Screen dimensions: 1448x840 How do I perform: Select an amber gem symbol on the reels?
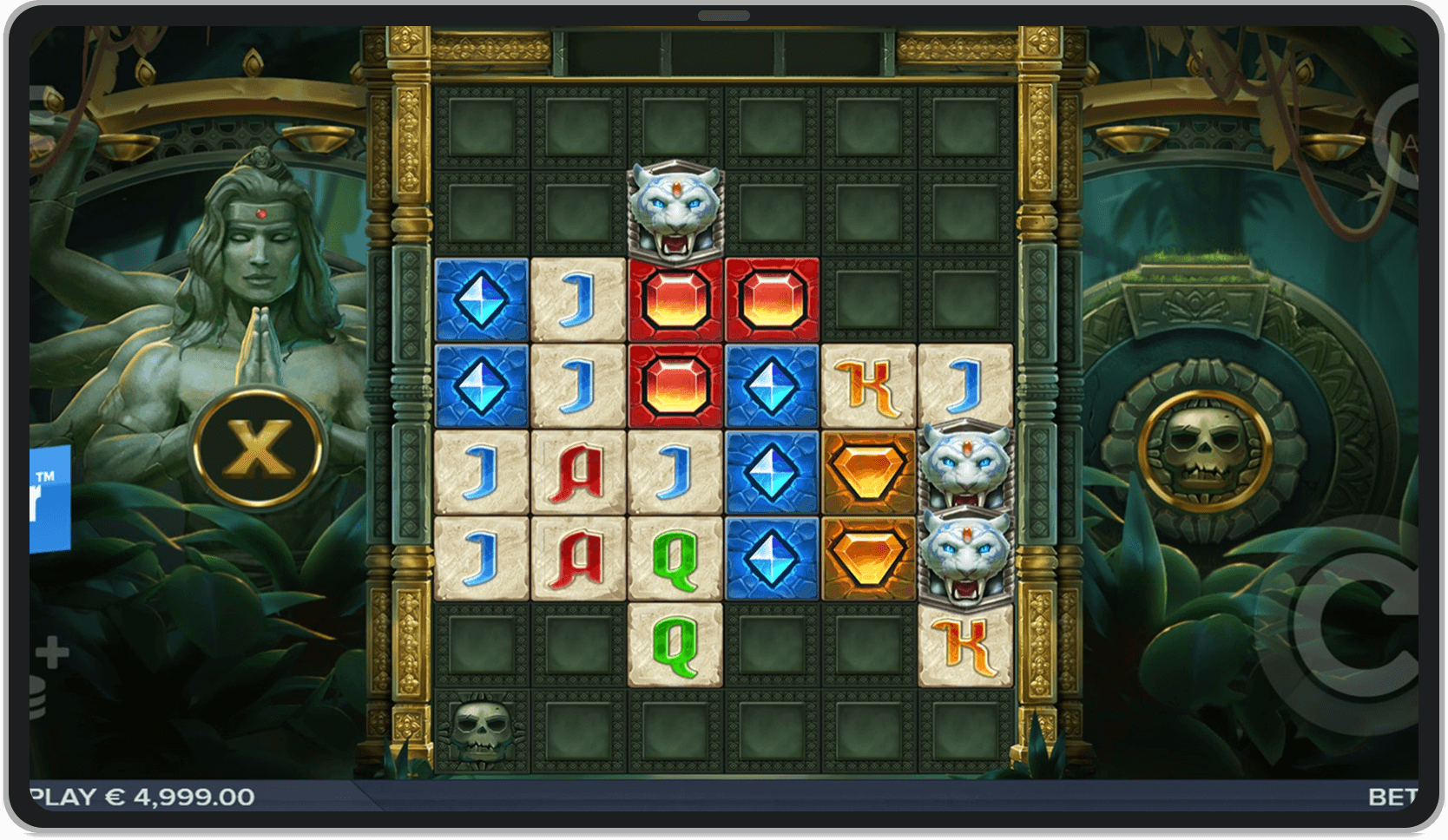(868, 471)
